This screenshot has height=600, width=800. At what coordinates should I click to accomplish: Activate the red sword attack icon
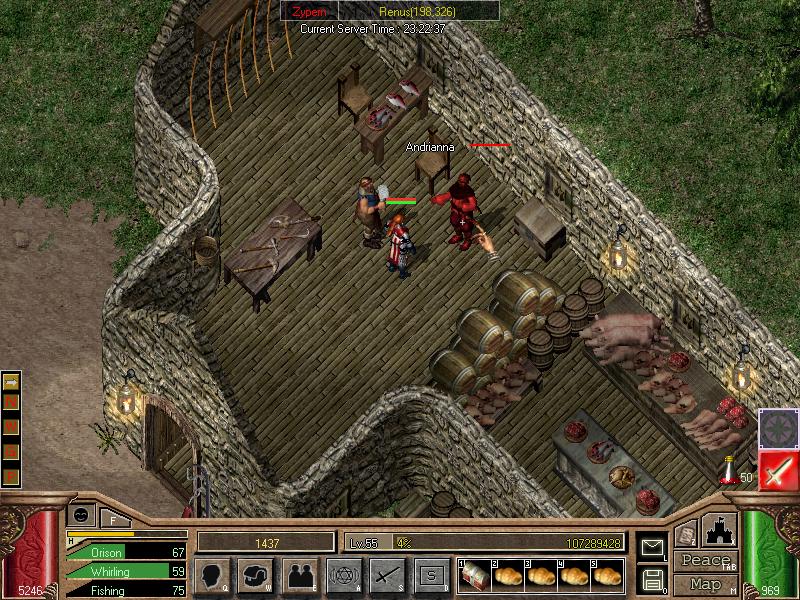pos(778,470)
